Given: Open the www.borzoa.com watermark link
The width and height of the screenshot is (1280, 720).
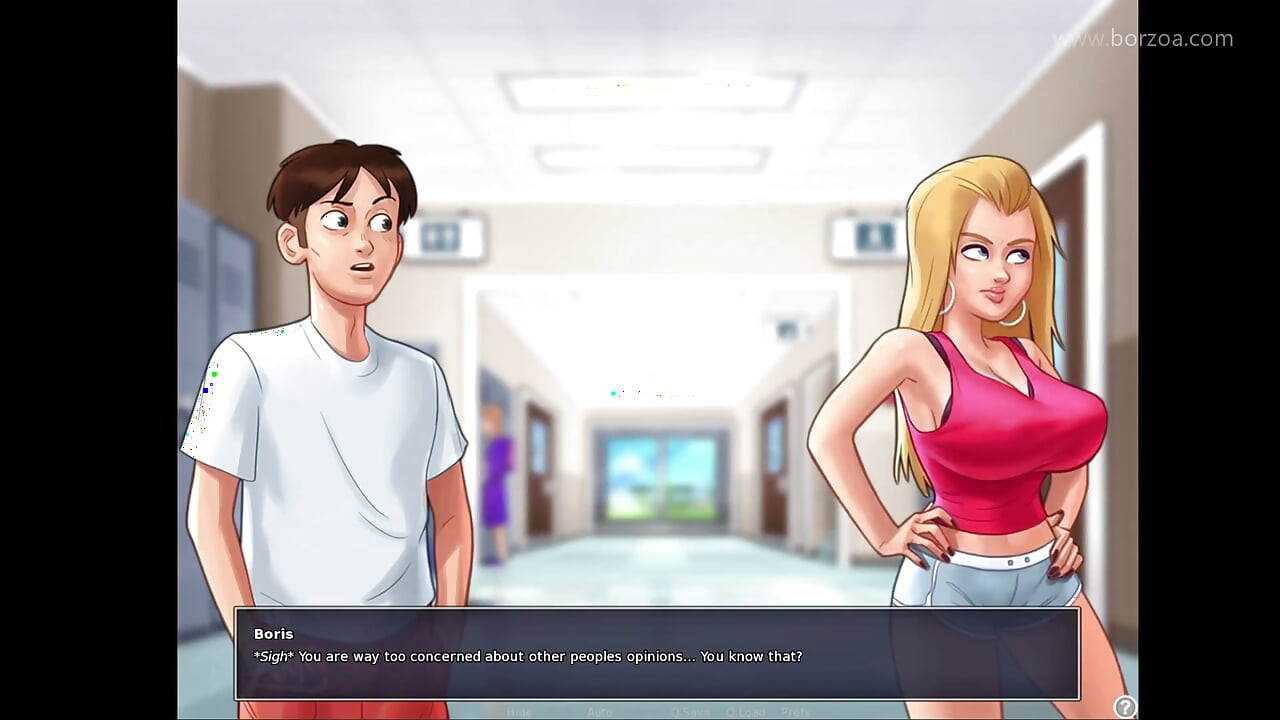Looking at the screenshot, I should (x=1143, y=38).
